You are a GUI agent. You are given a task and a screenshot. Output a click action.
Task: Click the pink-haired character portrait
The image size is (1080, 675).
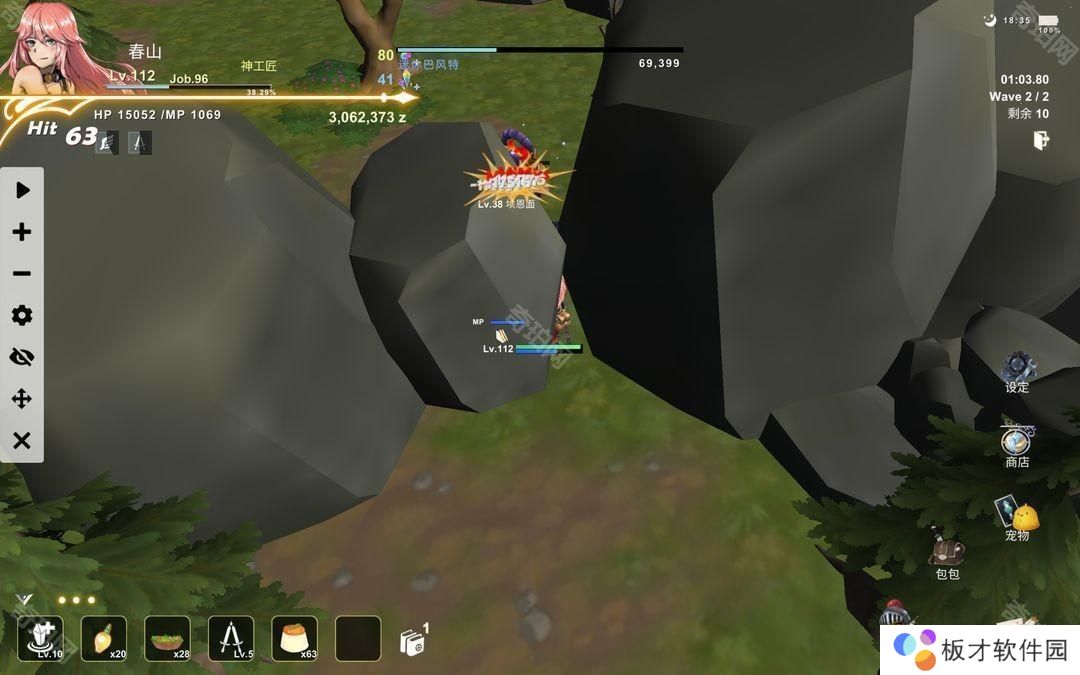tap(50, 48)
